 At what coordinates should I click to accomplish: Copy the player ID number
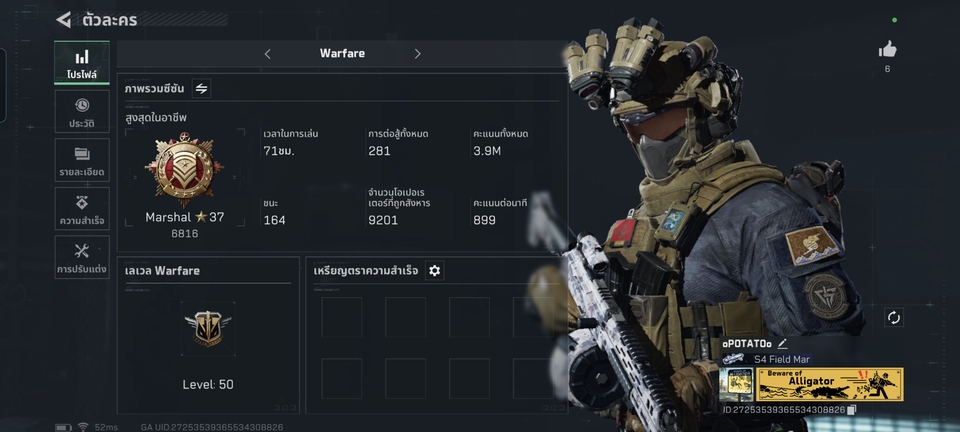pyautogui.click(x=851, y=410)
